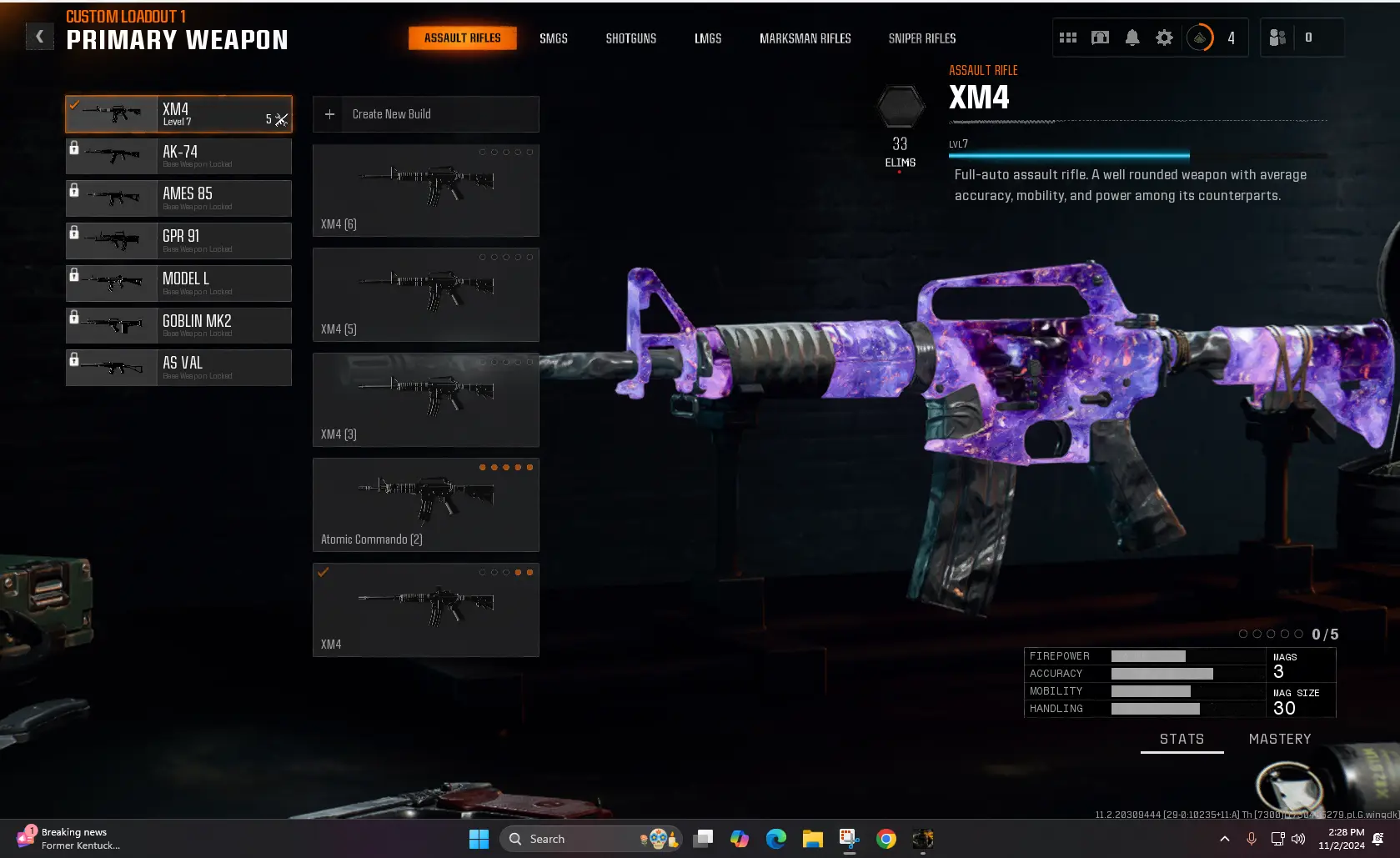
Task: Click the battle pass progress emblem
Action: 1201,37
